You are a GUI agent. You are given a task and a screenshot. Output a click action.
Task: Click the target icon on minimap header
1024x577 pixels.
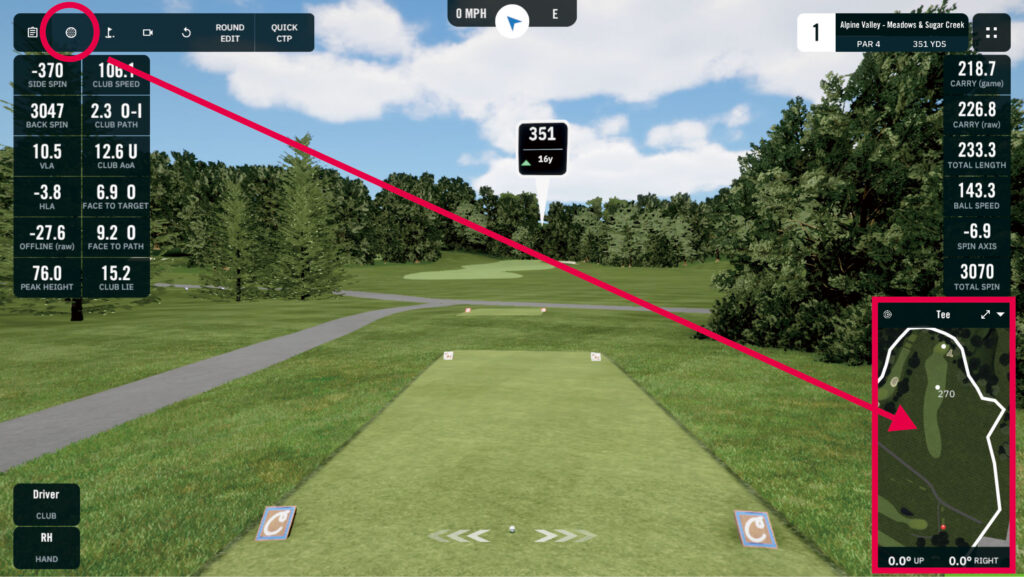pyautogui.click(x=887, y=314)
